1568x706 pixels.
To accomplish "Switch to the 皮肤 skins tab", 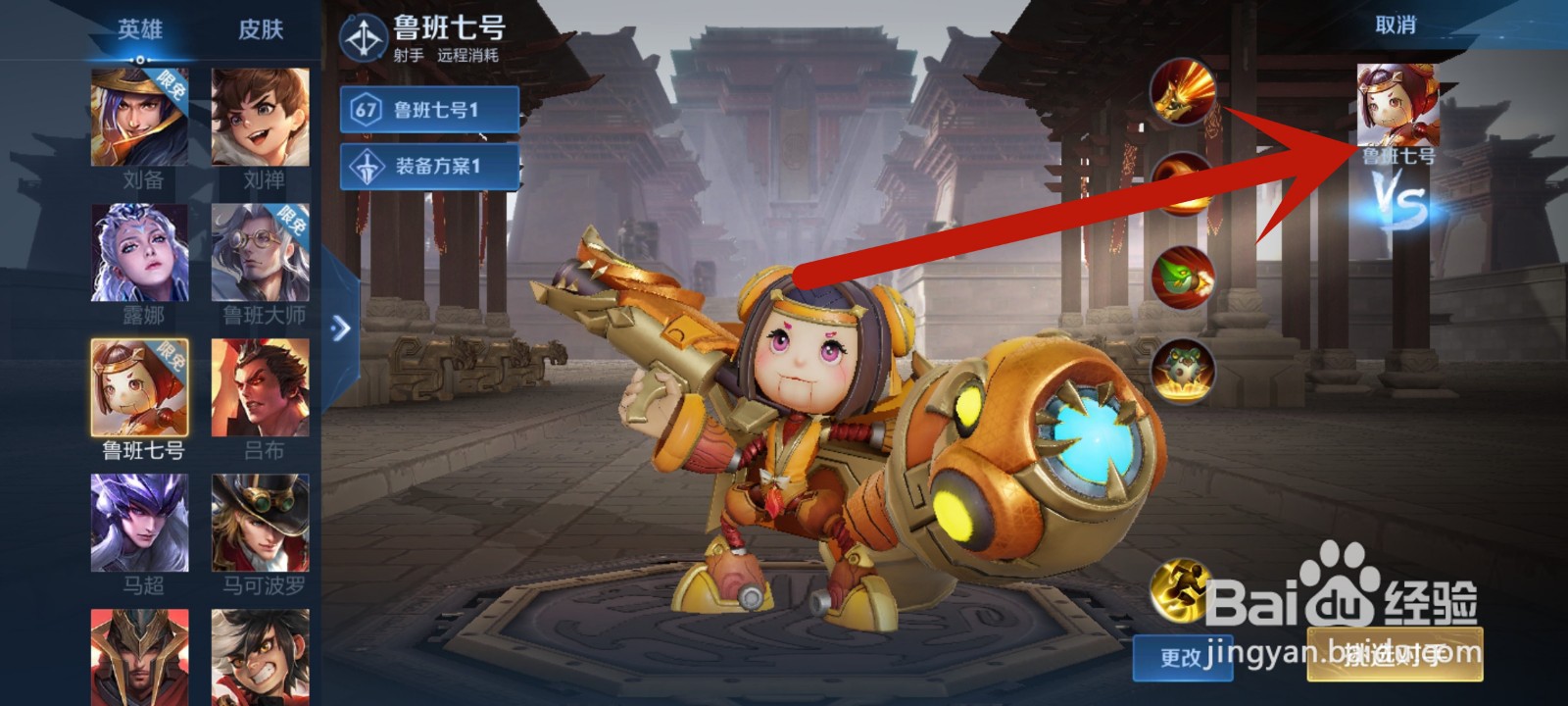I will [x=259, y=29].
